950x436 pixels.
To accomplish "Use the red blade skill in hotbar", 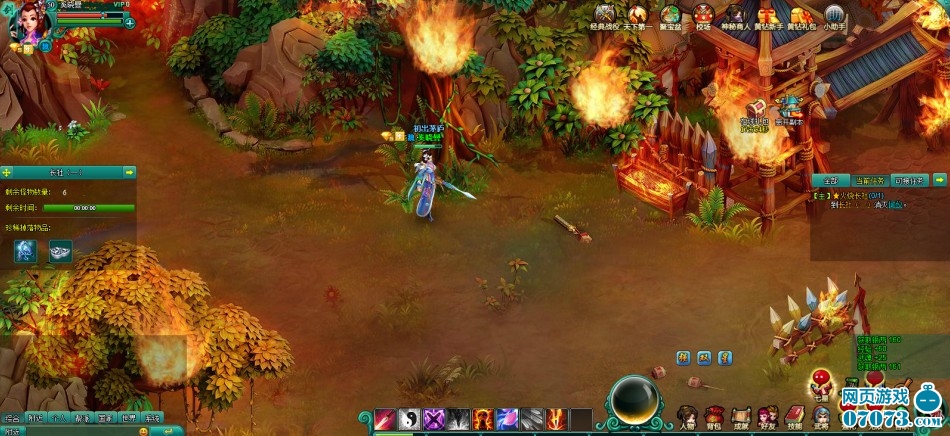I will point(386,420).
